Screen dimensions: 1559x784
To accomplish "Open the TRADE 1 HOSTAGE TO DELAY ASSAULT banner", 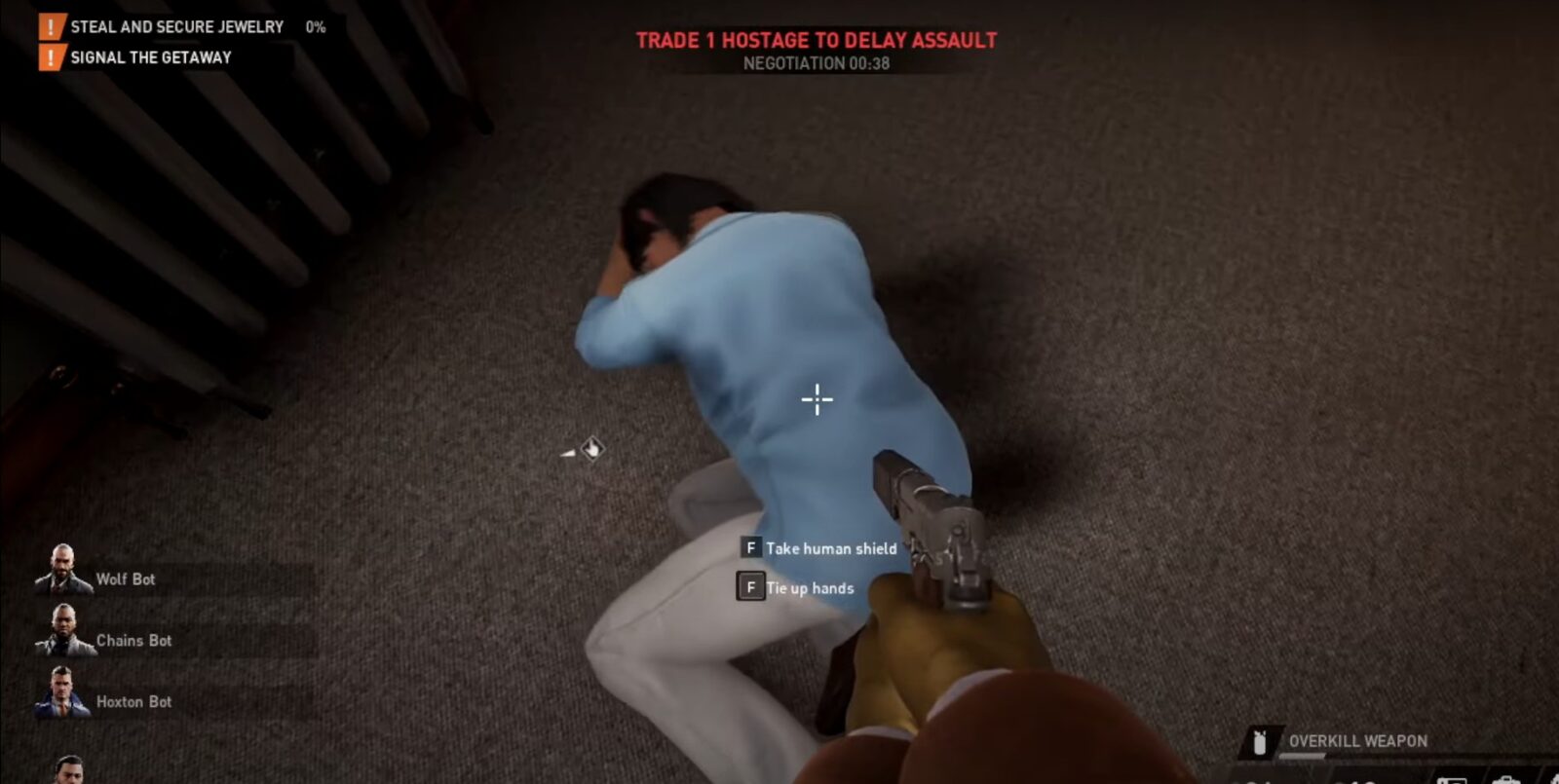I will click(817, 41).
